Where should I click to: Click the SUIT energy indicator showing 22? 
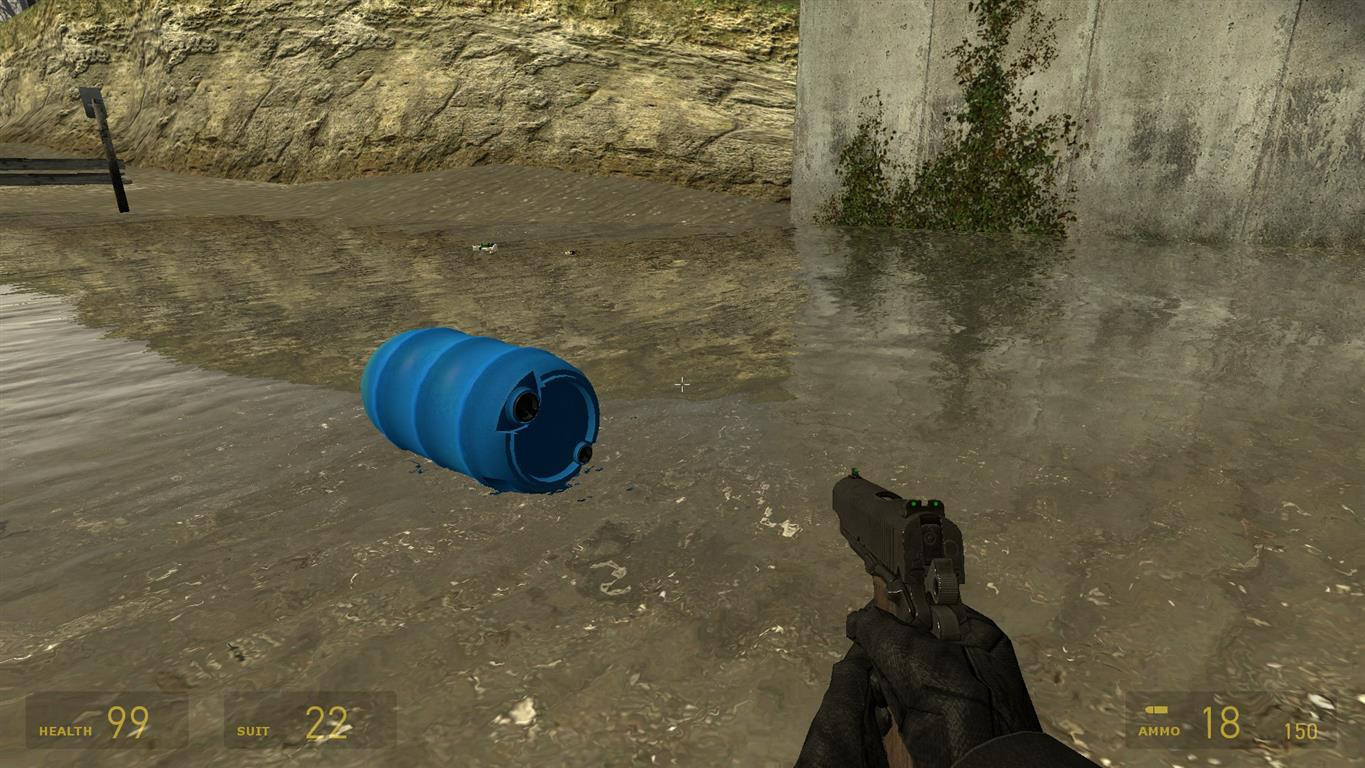pyautogui.click(x=330, y=720)
